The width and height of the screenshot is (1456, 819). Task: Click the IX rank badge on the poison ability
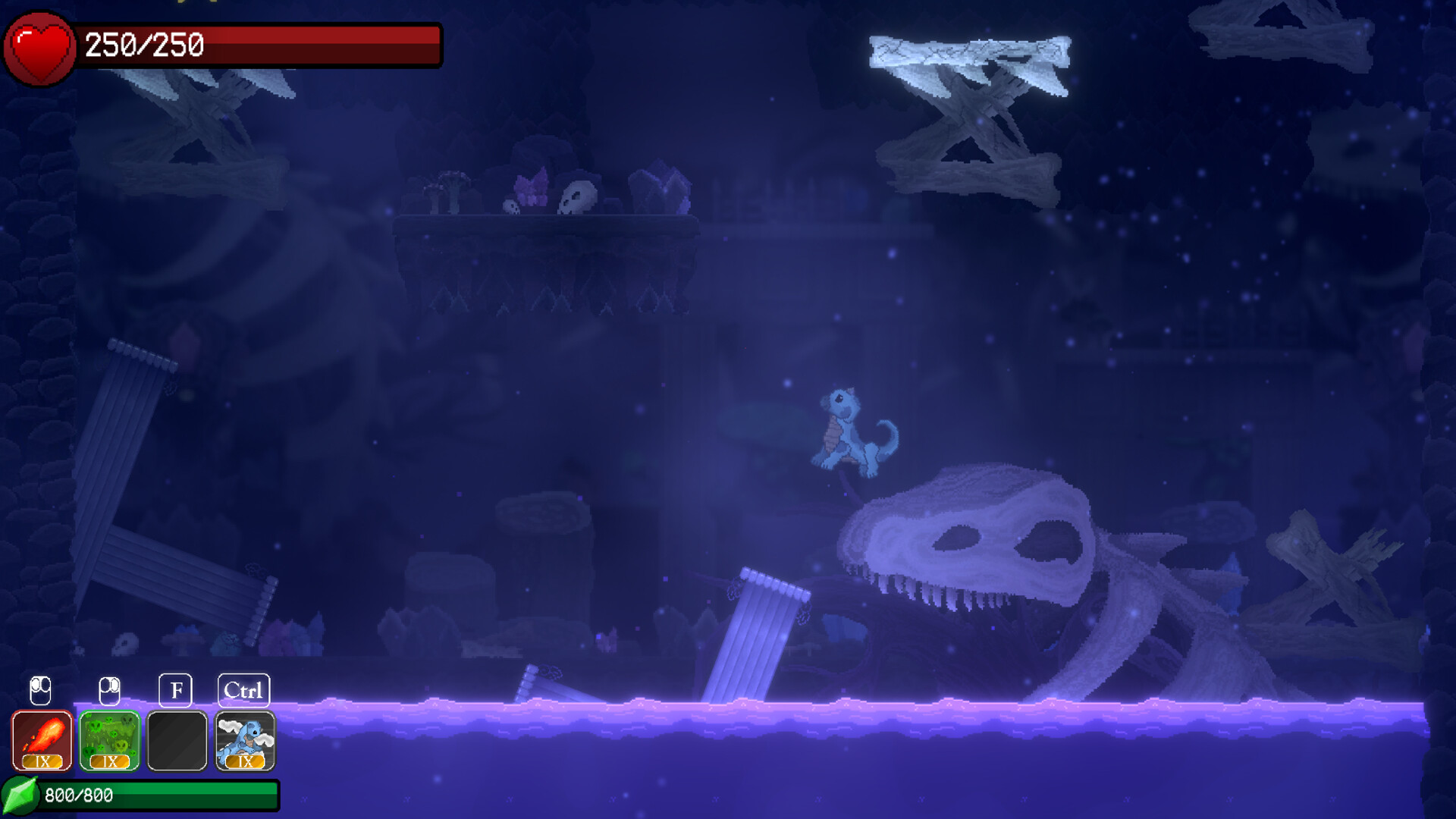click(x=109, y=762)
